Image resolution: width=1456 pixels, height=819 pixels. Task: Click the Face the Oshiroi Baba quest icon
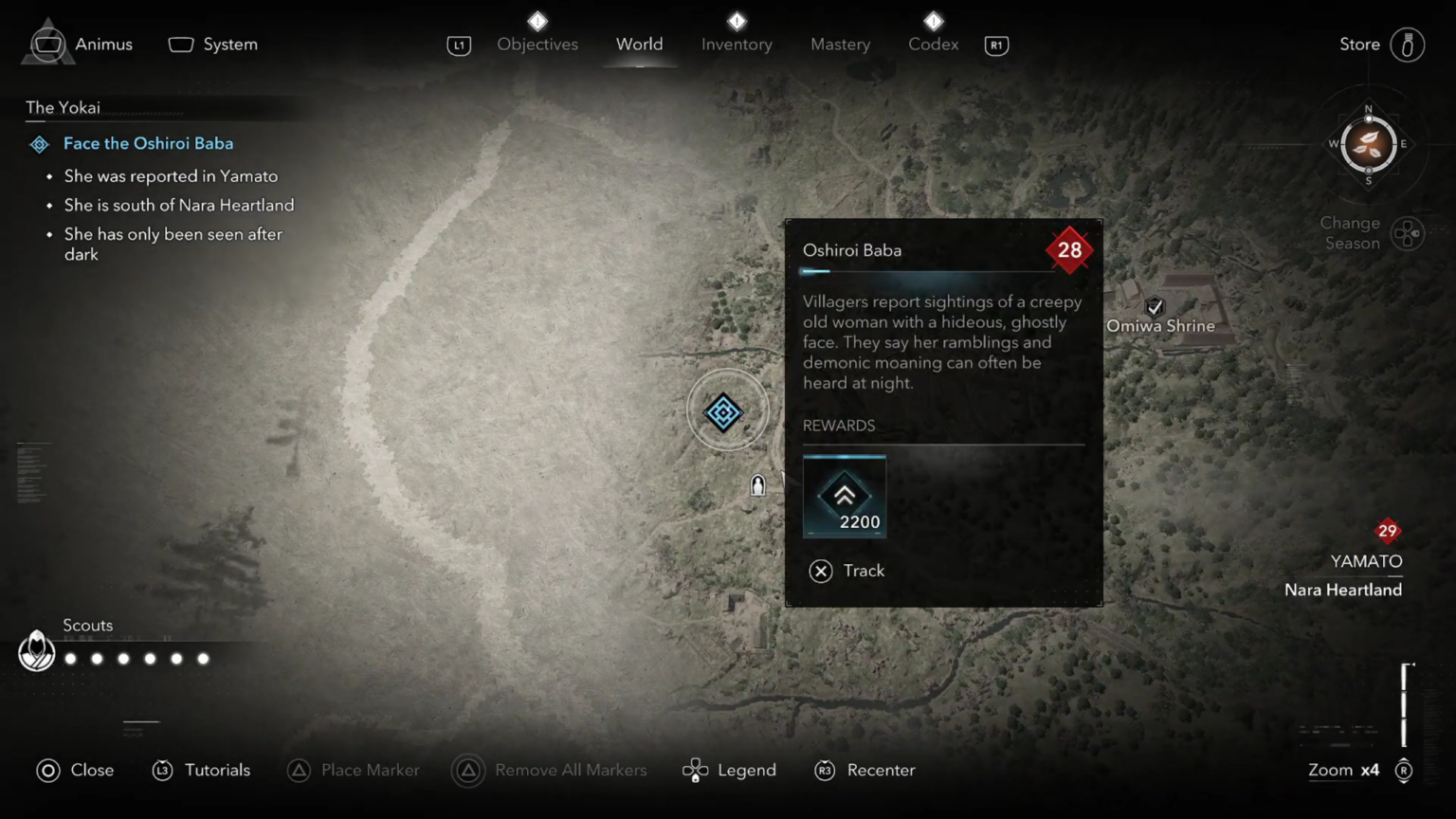[39, 144]
